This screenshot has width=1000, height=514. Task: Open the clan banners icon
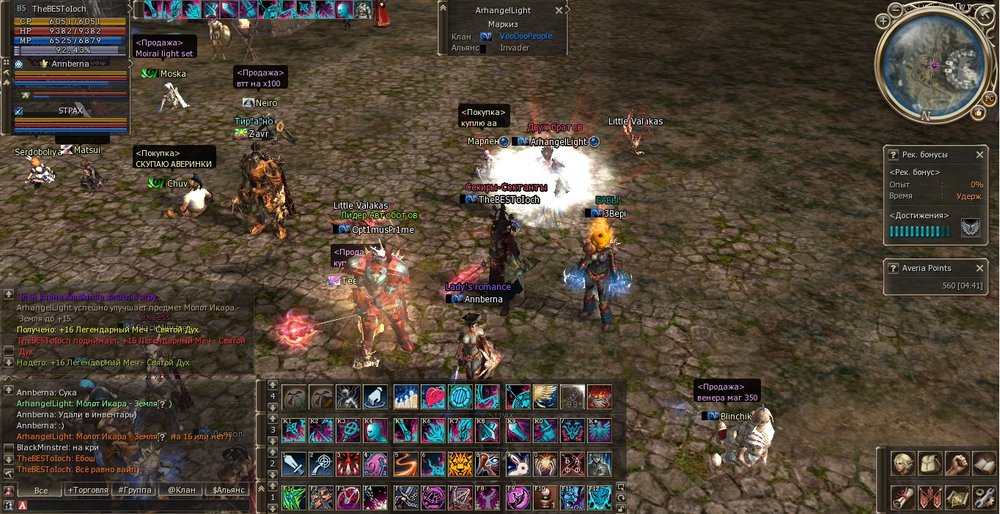point(931,497)
